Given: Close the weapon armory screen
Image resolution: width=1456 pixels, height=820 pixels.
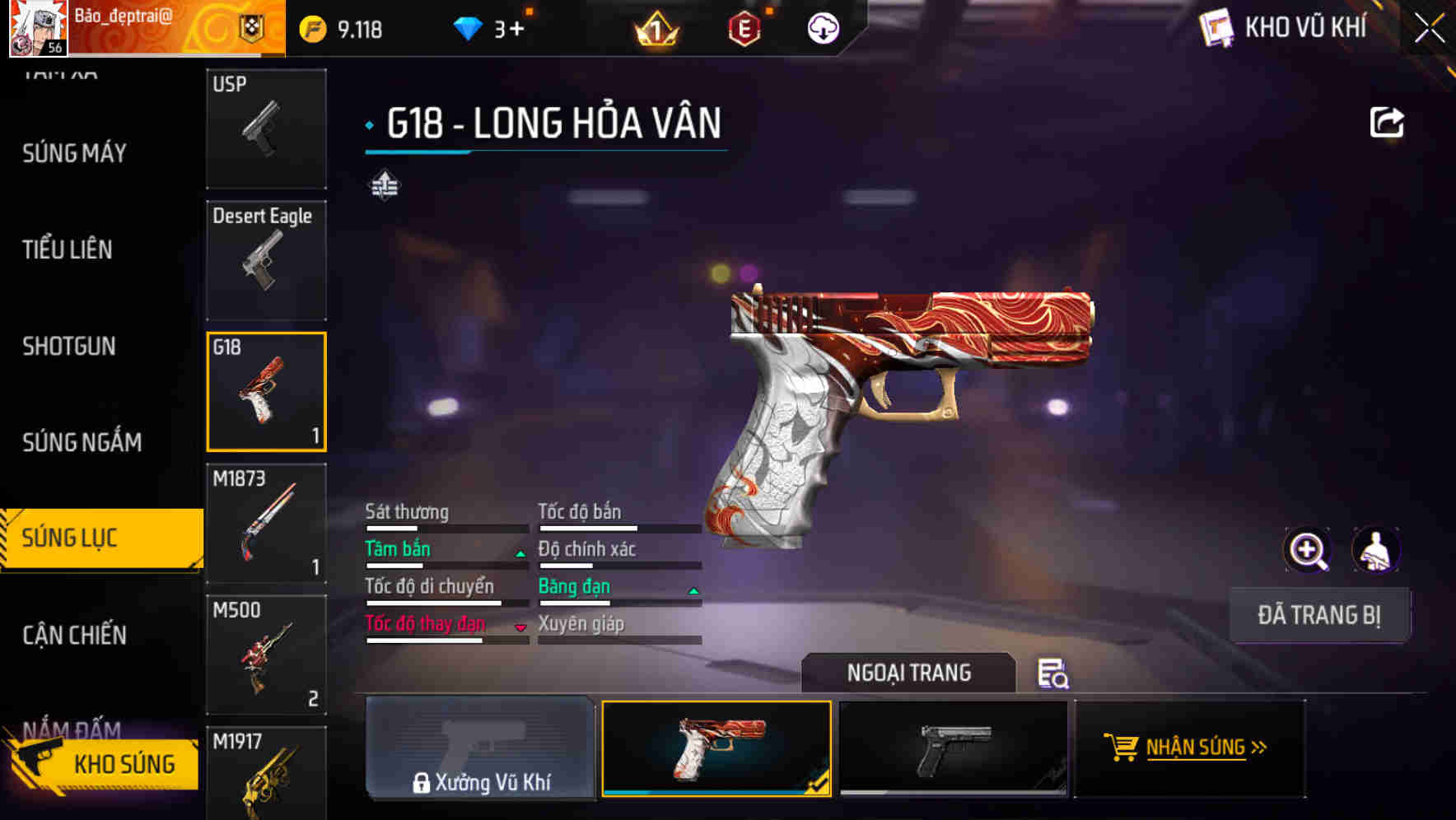Looking at the screenshot, I should 1429,29.
